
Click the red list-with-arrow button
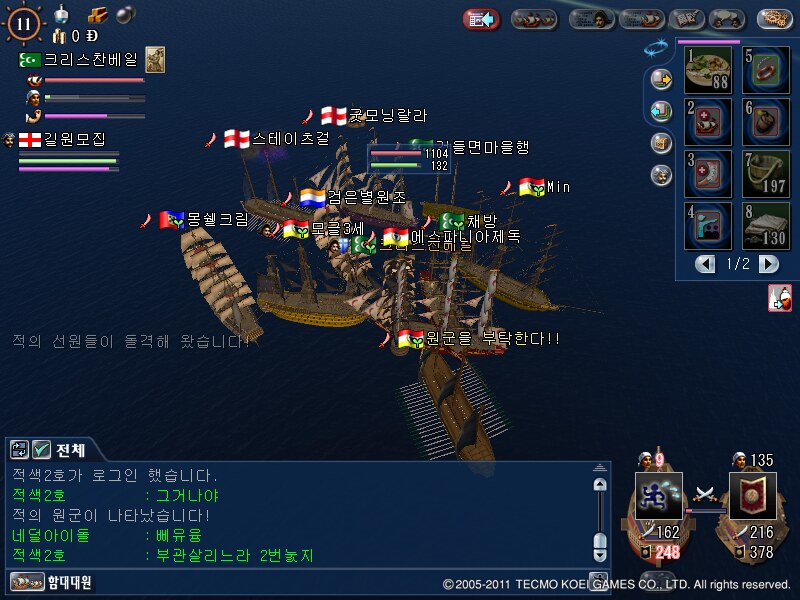click(x=481, y=18)
